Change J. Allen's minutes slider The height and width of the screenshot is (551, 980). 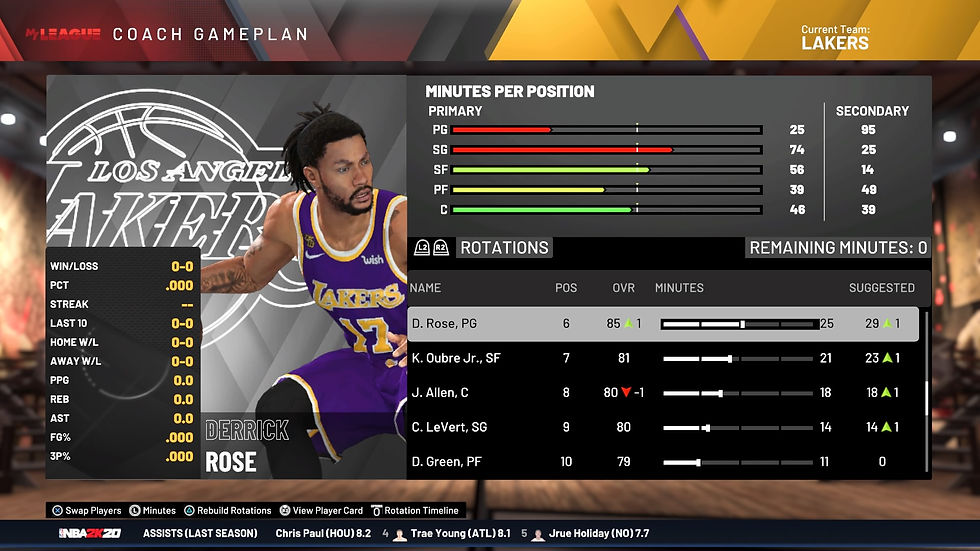(x=738, y=393)
